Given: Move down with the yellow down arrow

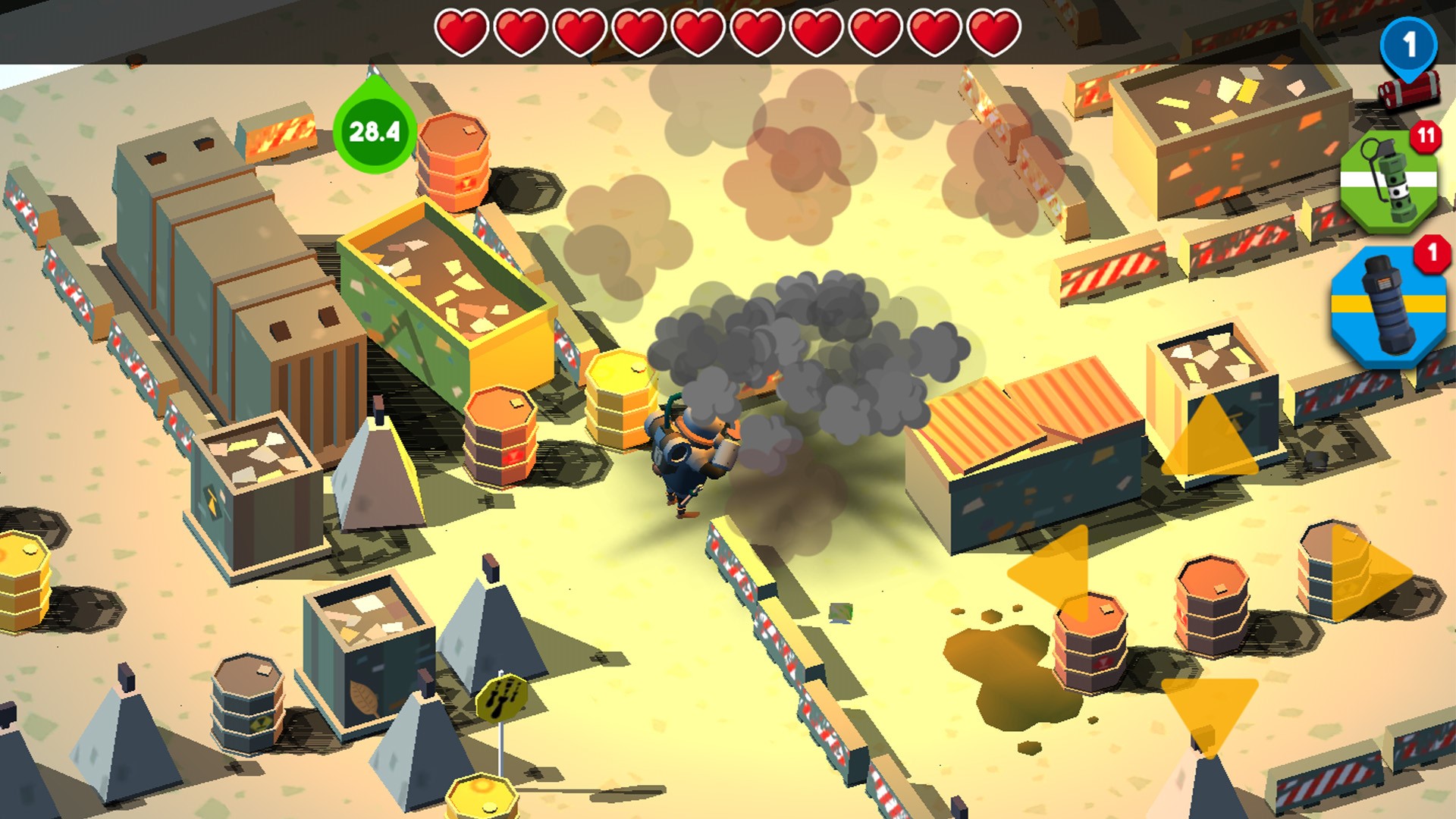Looking at the screenshot, I should pyautogui.click(x=1209, y=708).
